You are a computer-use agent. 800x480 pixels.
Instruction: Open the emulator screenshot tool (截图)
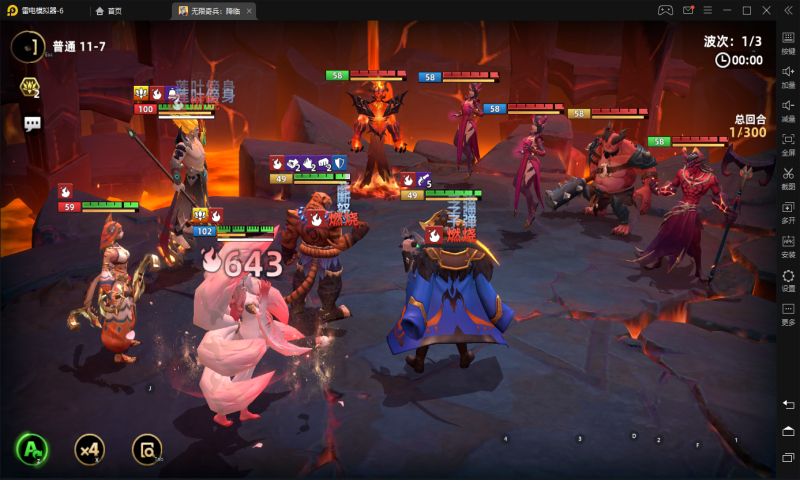[788, 178]
